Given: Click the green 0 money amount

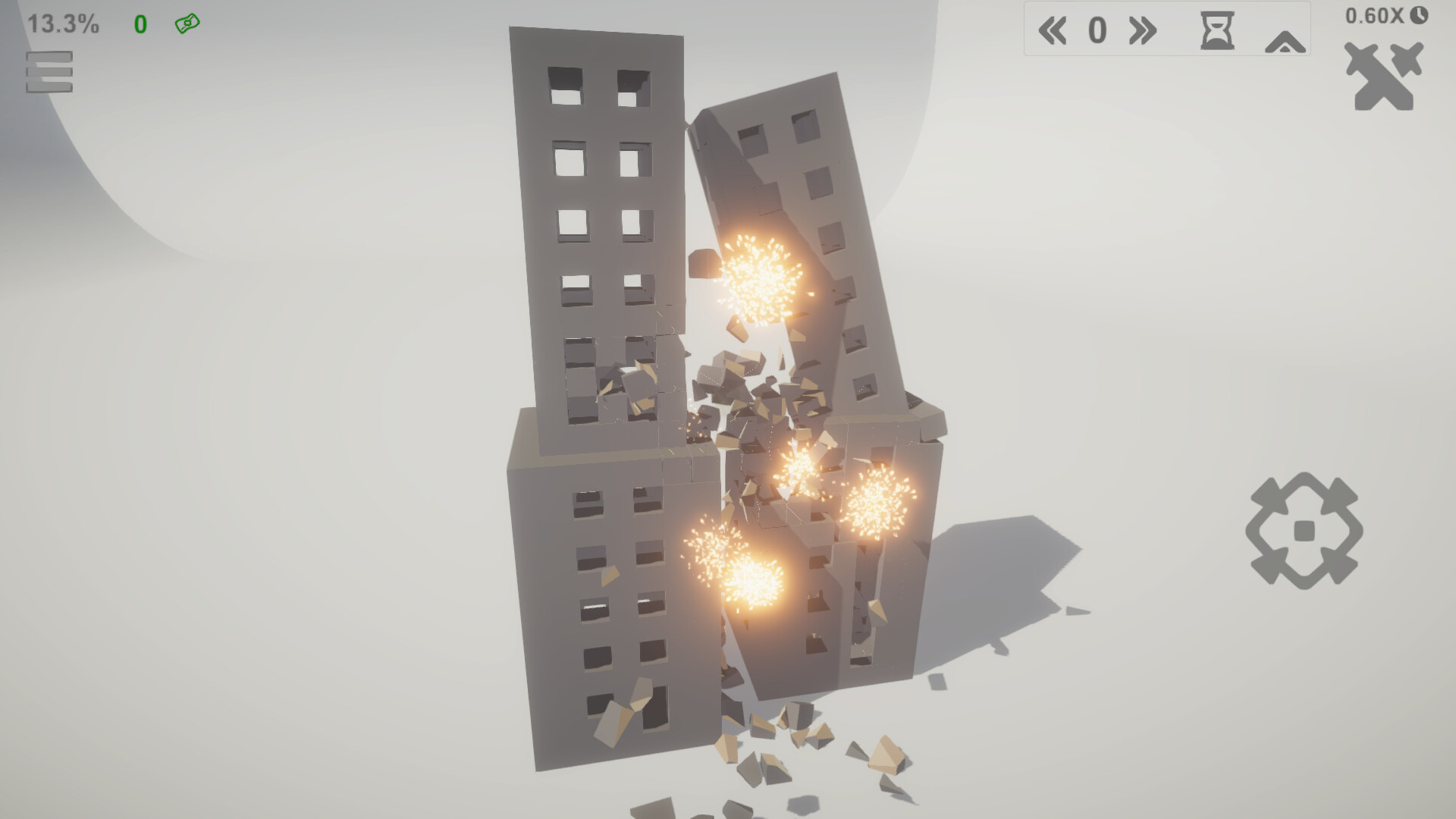Looking at the screenshot, I should (141, 22).
